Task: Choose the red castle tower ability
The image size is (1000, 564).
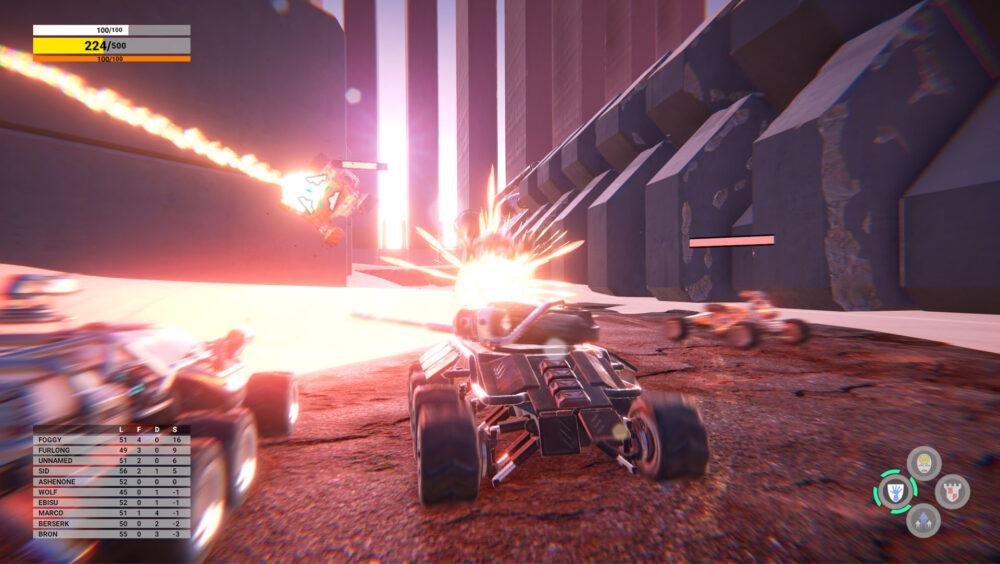Action: coord(952,492)
